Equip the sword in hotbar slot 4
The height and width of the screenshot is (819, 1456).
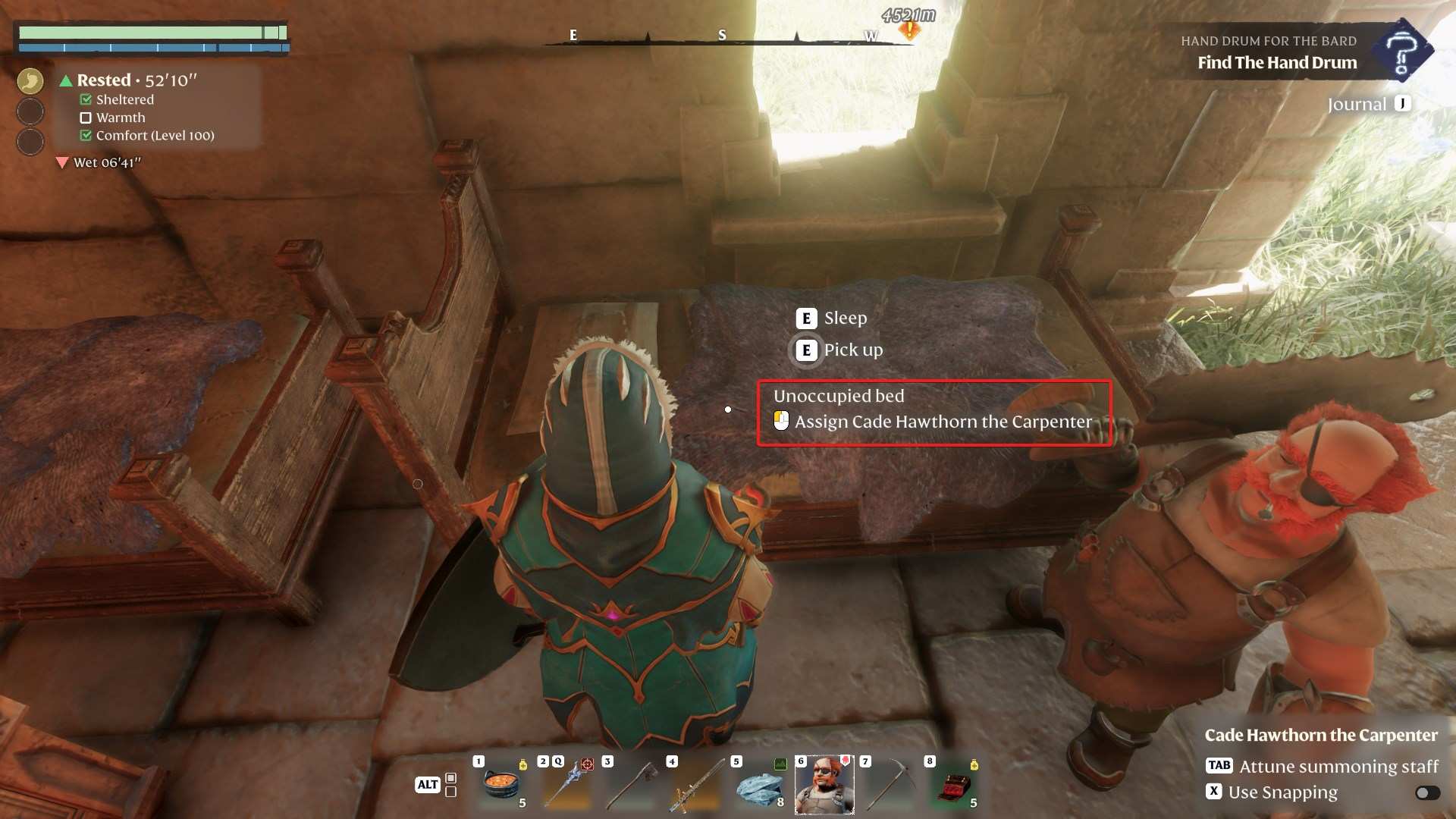(695, 785)
